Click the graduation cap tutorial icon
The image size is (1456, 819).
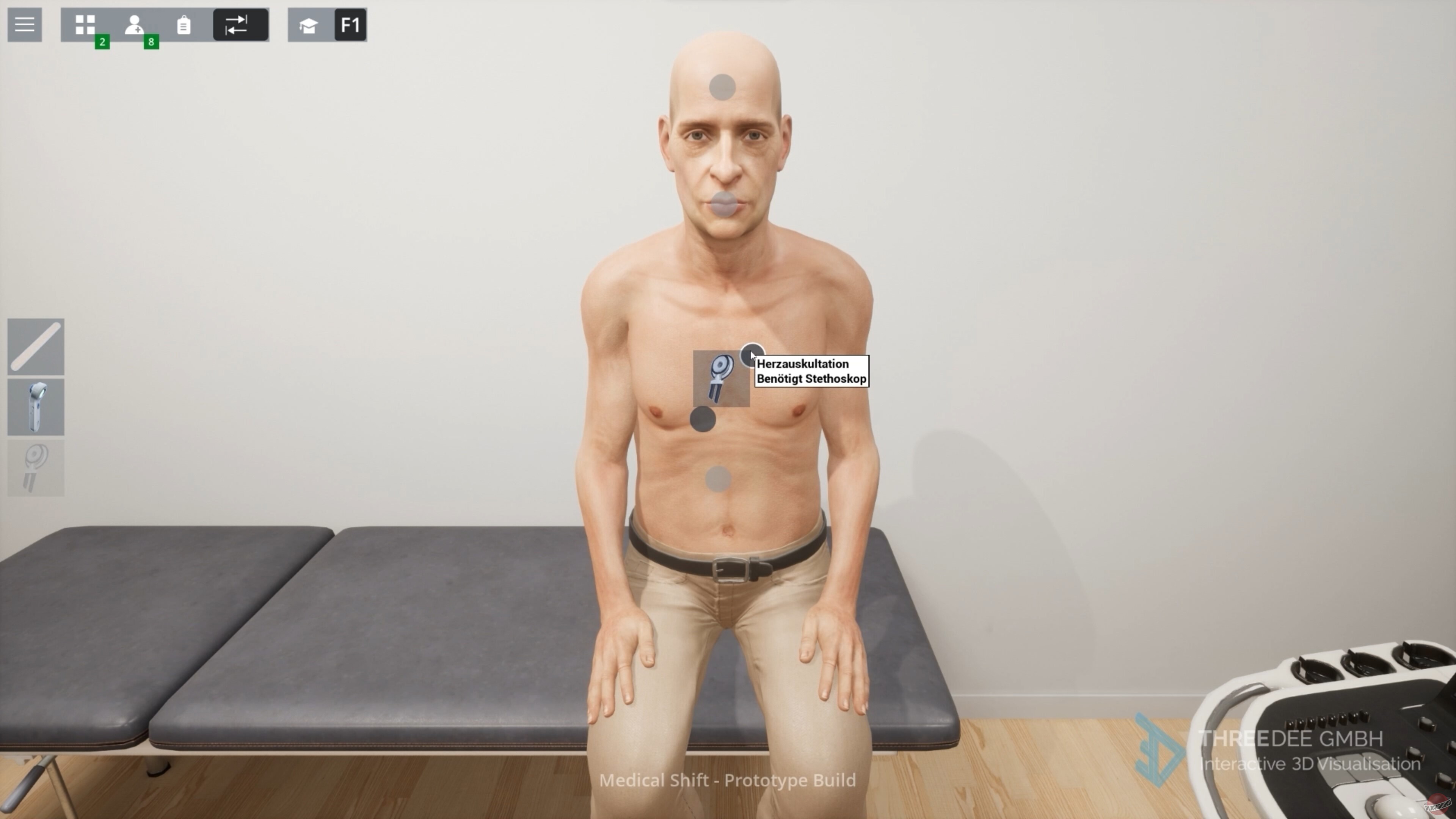308,25
